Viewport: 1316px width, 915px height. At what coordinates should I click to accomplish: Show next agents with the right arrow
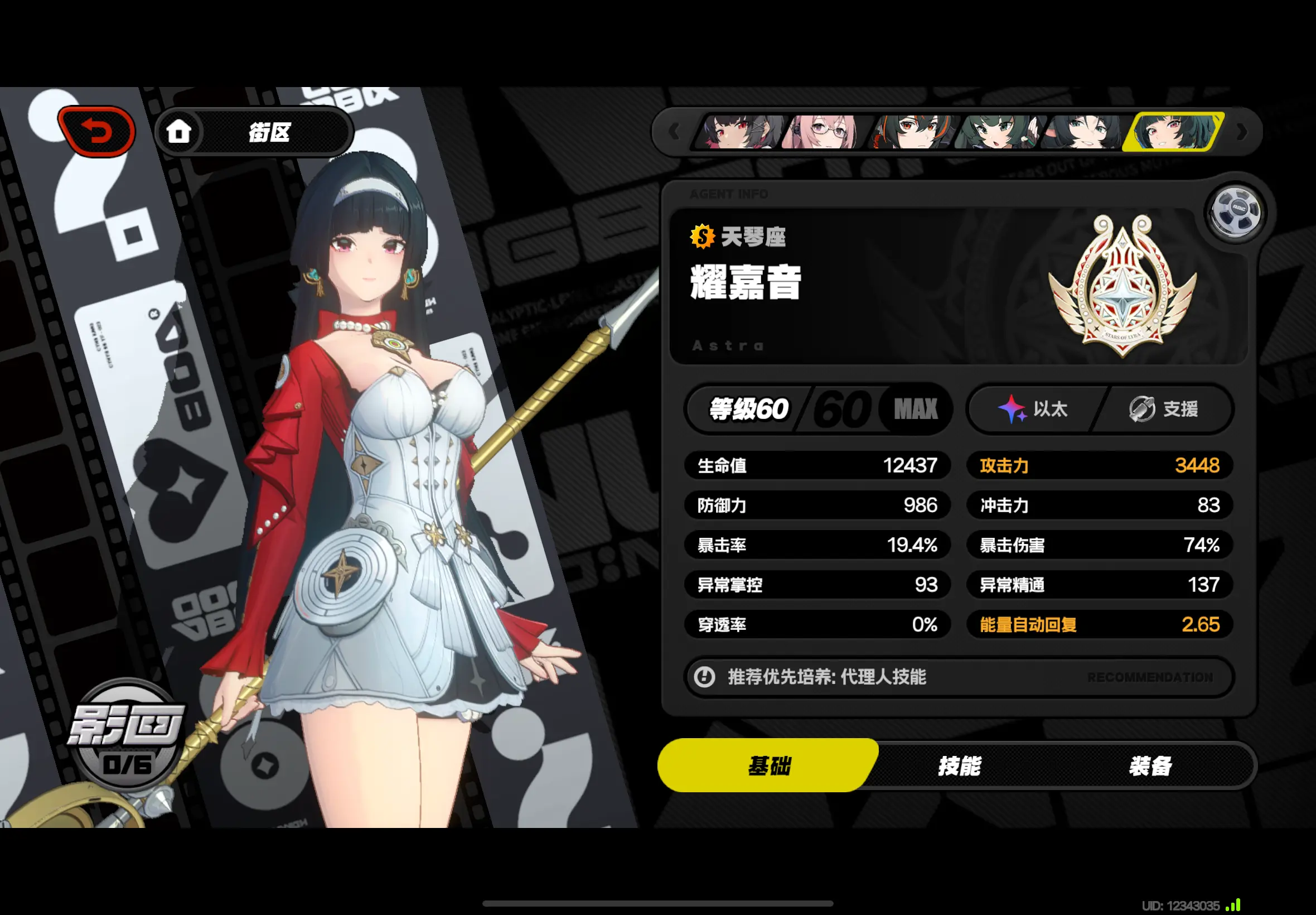1241,132
